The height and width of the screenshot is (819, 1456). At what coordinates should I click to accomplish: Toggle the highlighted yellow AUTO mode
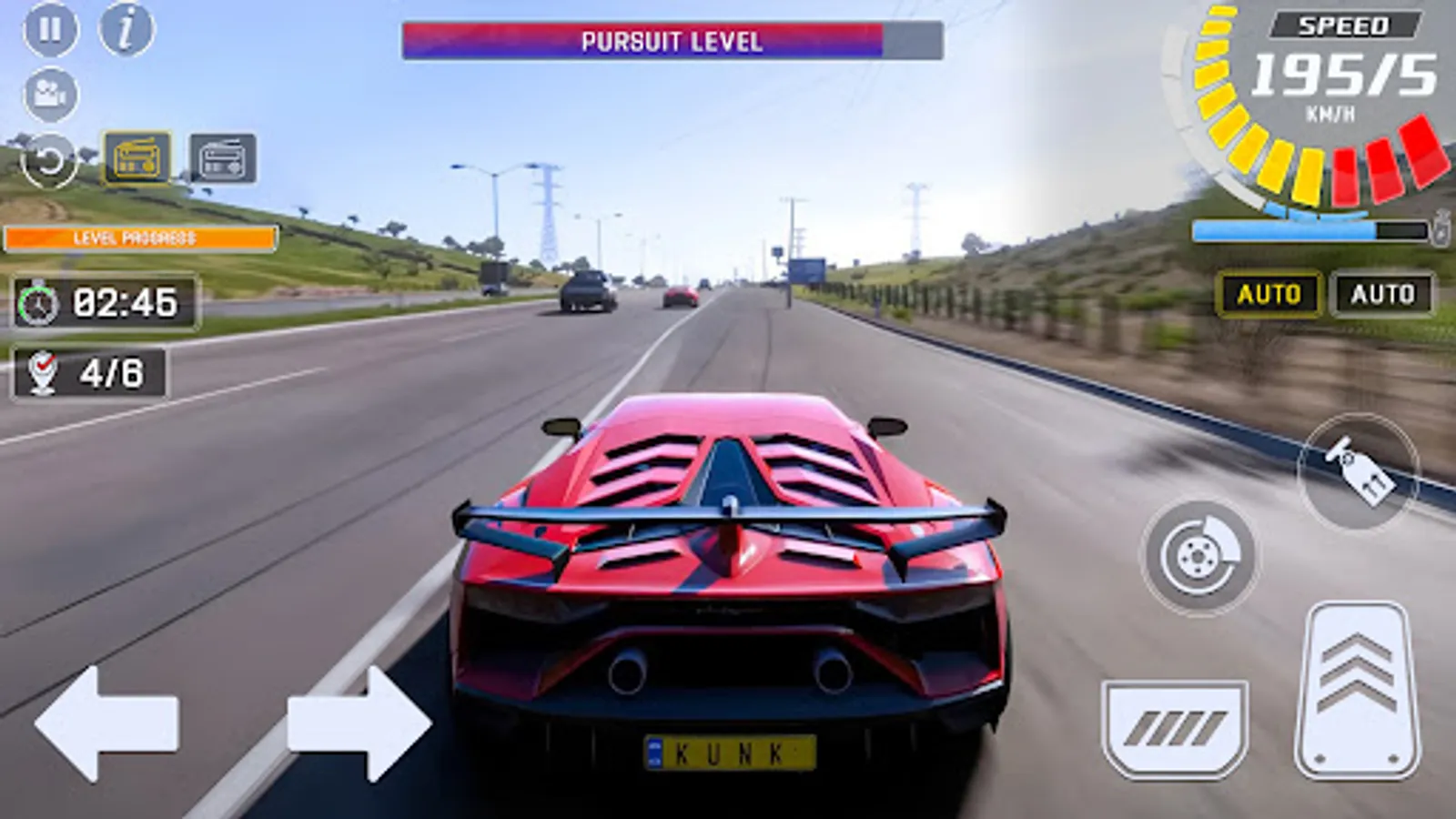coord(1269,294)
